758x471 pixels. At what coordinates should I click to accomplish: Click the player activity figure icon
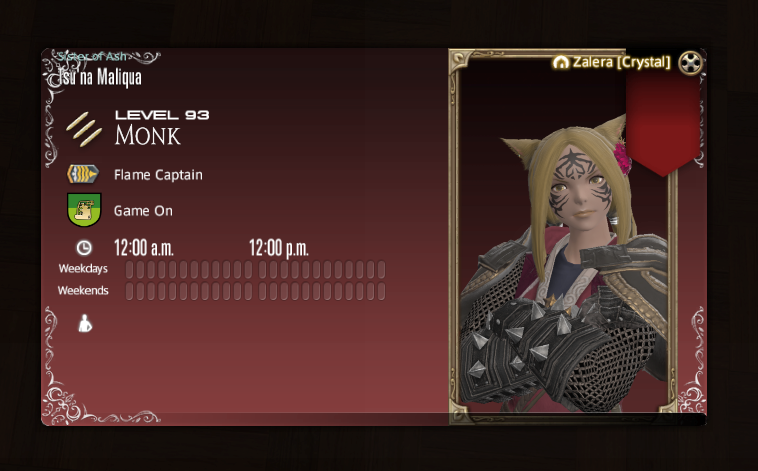[85, 323]
